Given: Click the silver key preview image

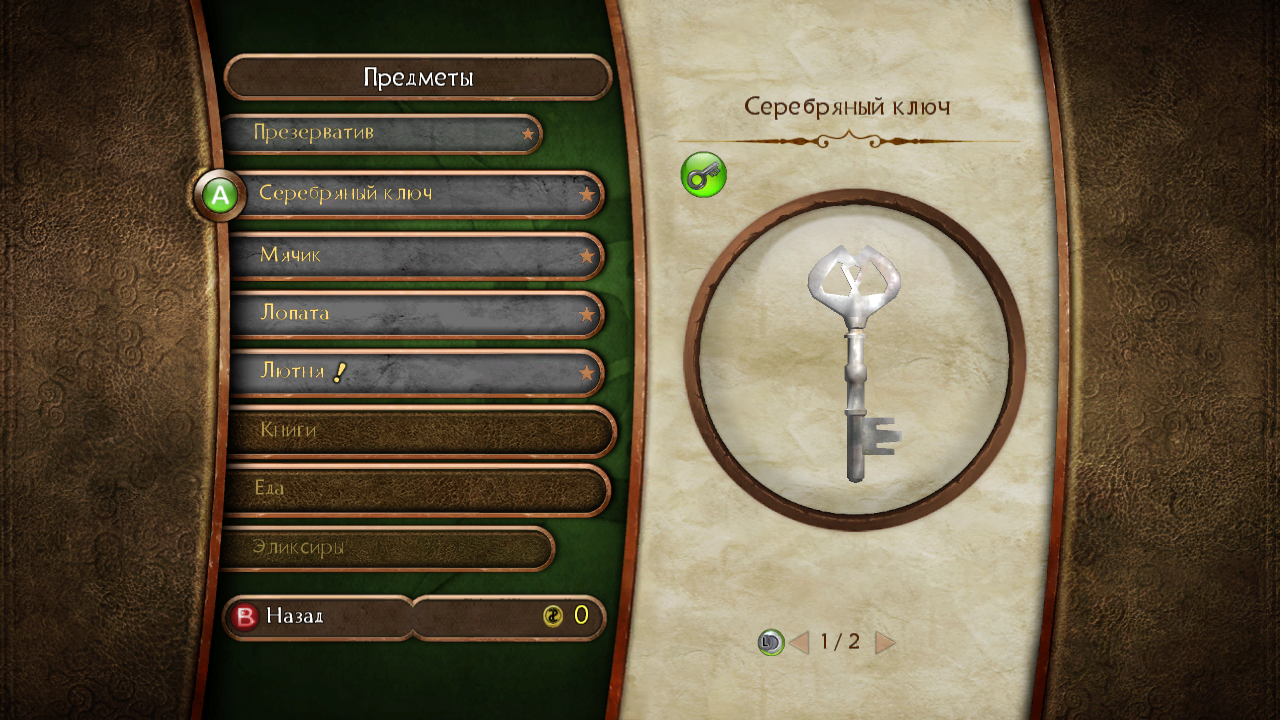Looking at the screenshot, I should coord(855,359).
